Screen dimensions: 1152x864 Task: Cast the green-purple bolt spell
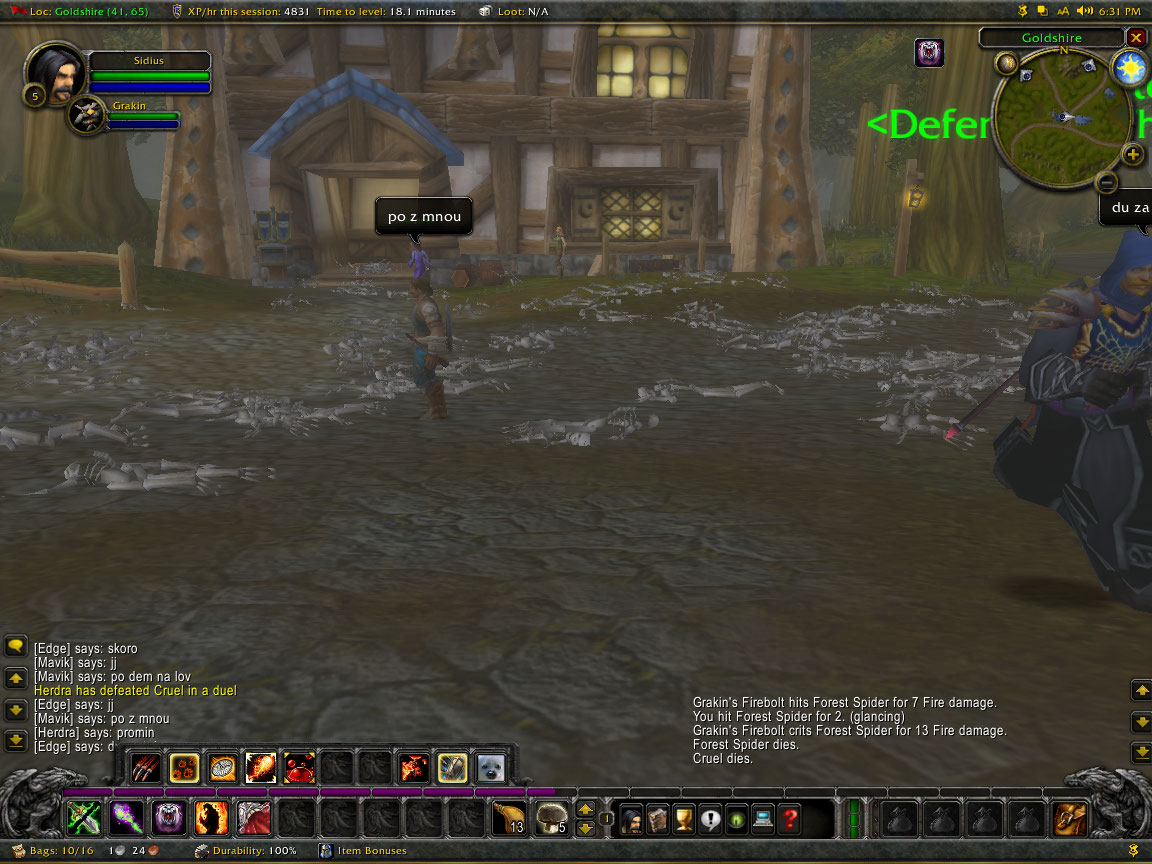[126, 819]
